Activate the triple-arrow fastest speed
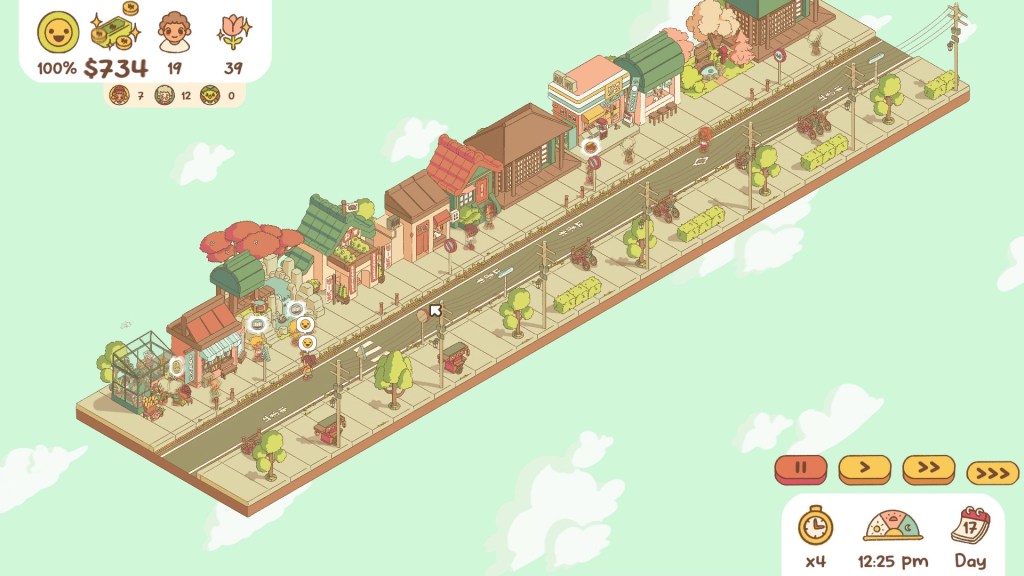 coord(993,472)
